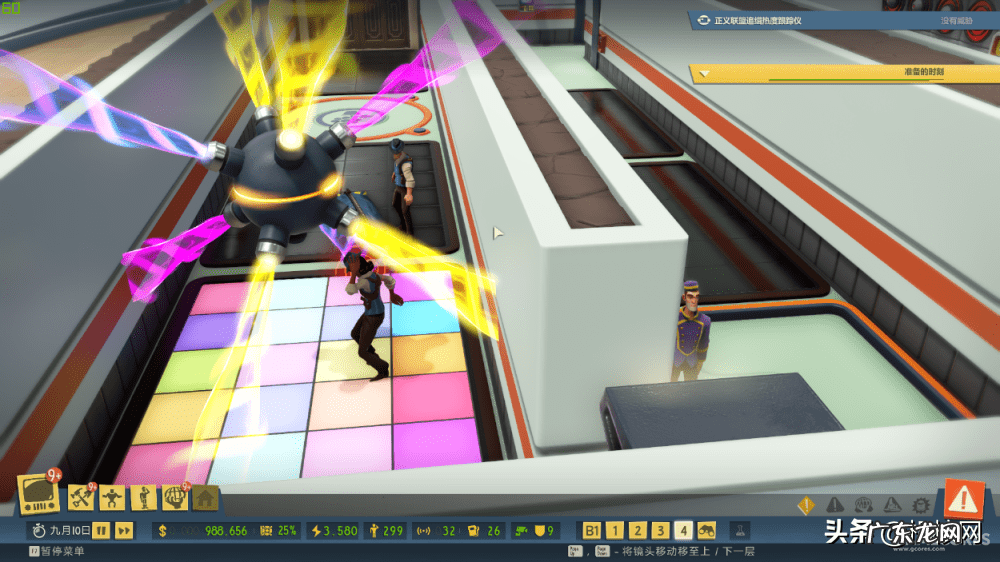Viewport: 1000px width, 562px height.
Task: Activate the large red alert warning button
Action: (964, 497)
